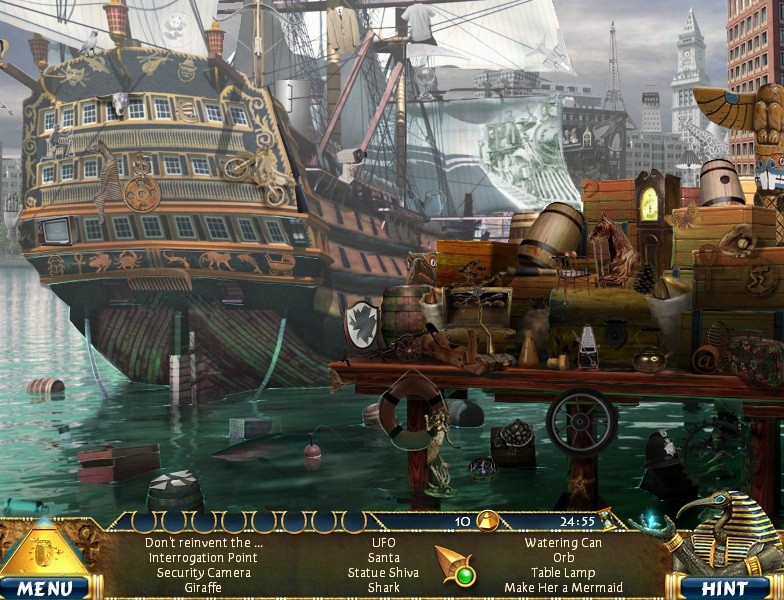Select the "Table Lamp" list entry

(x=563, y=573)
